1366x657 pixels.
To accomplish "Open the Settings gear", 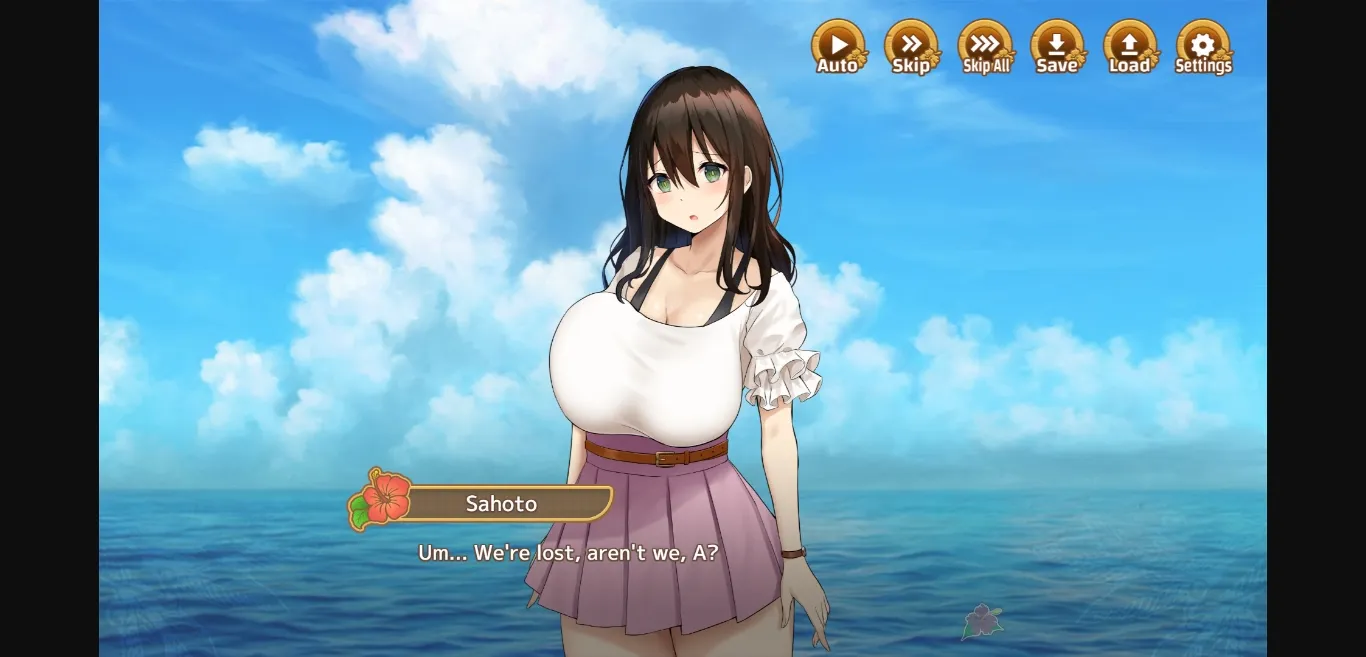I will (x=1203, y=47).
